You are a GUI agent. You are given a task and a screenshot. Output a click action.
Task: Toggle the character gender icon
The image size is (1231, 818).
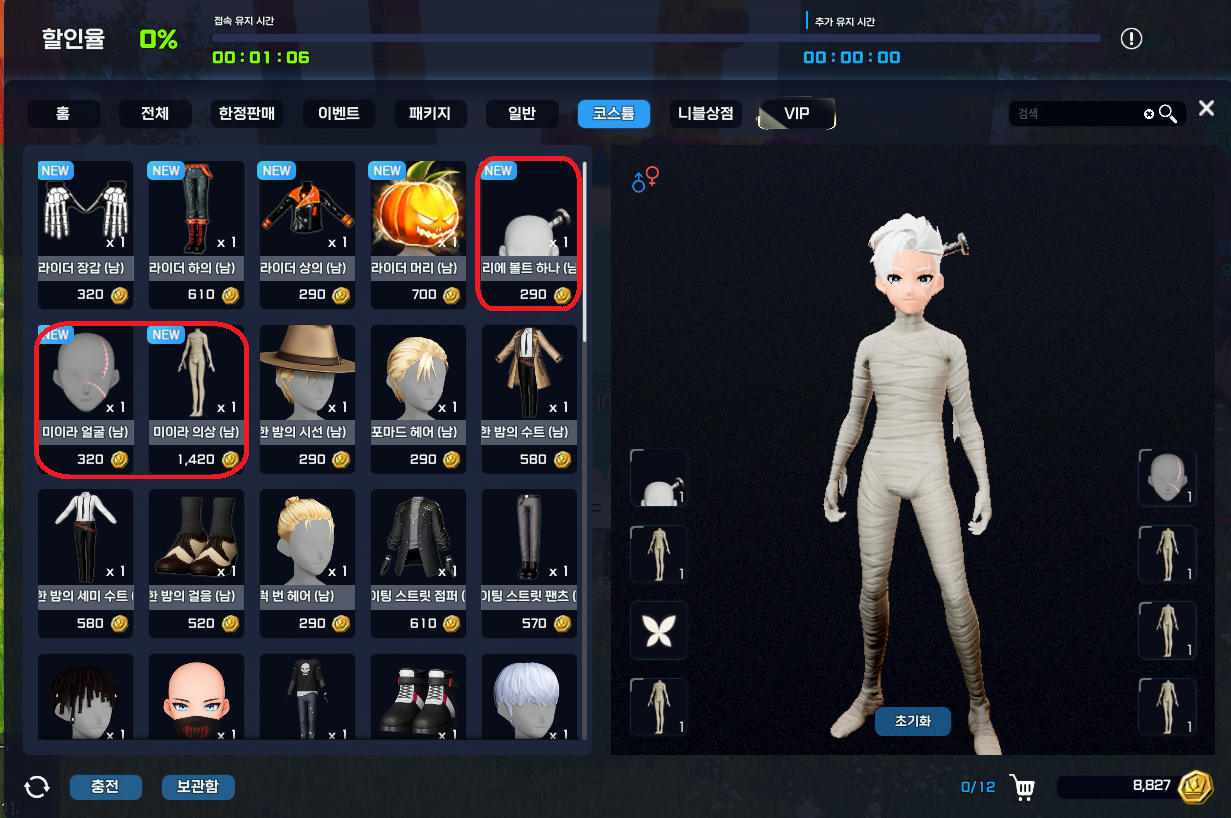(646, 180)
